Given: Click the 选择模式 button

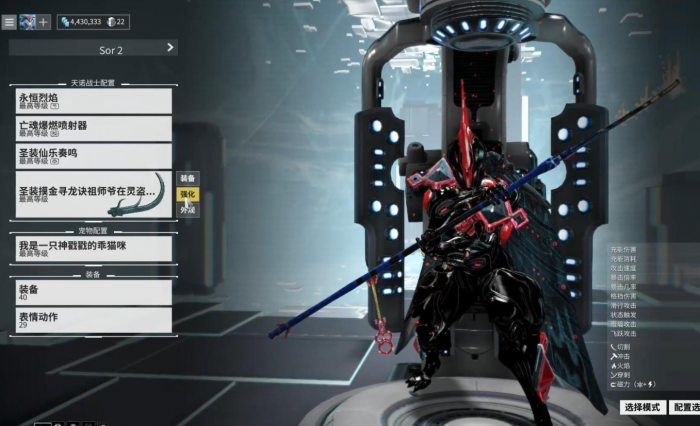Looking at the screenshot, I should click(x=642, y=407).
